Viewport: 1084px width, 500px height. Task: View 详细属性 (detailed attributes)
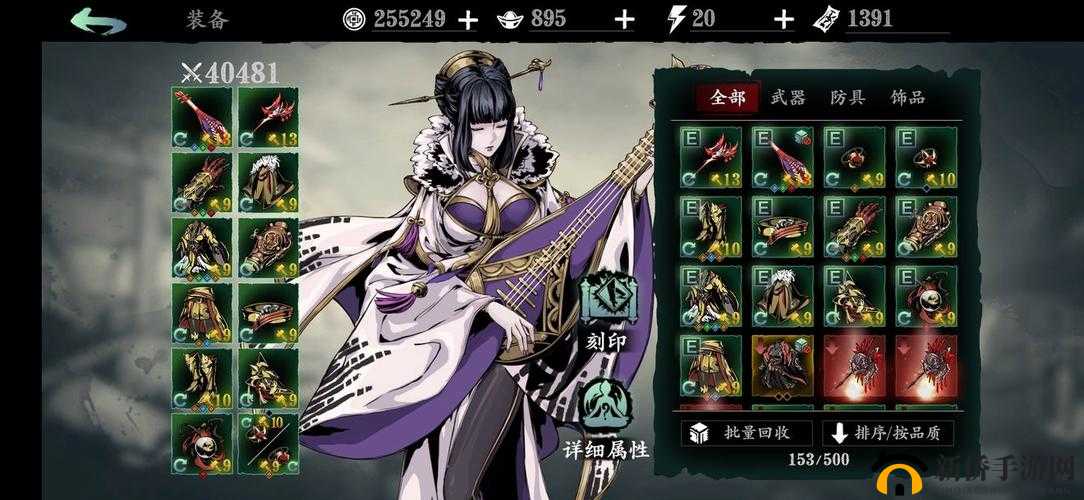click(x=608, y=420)
